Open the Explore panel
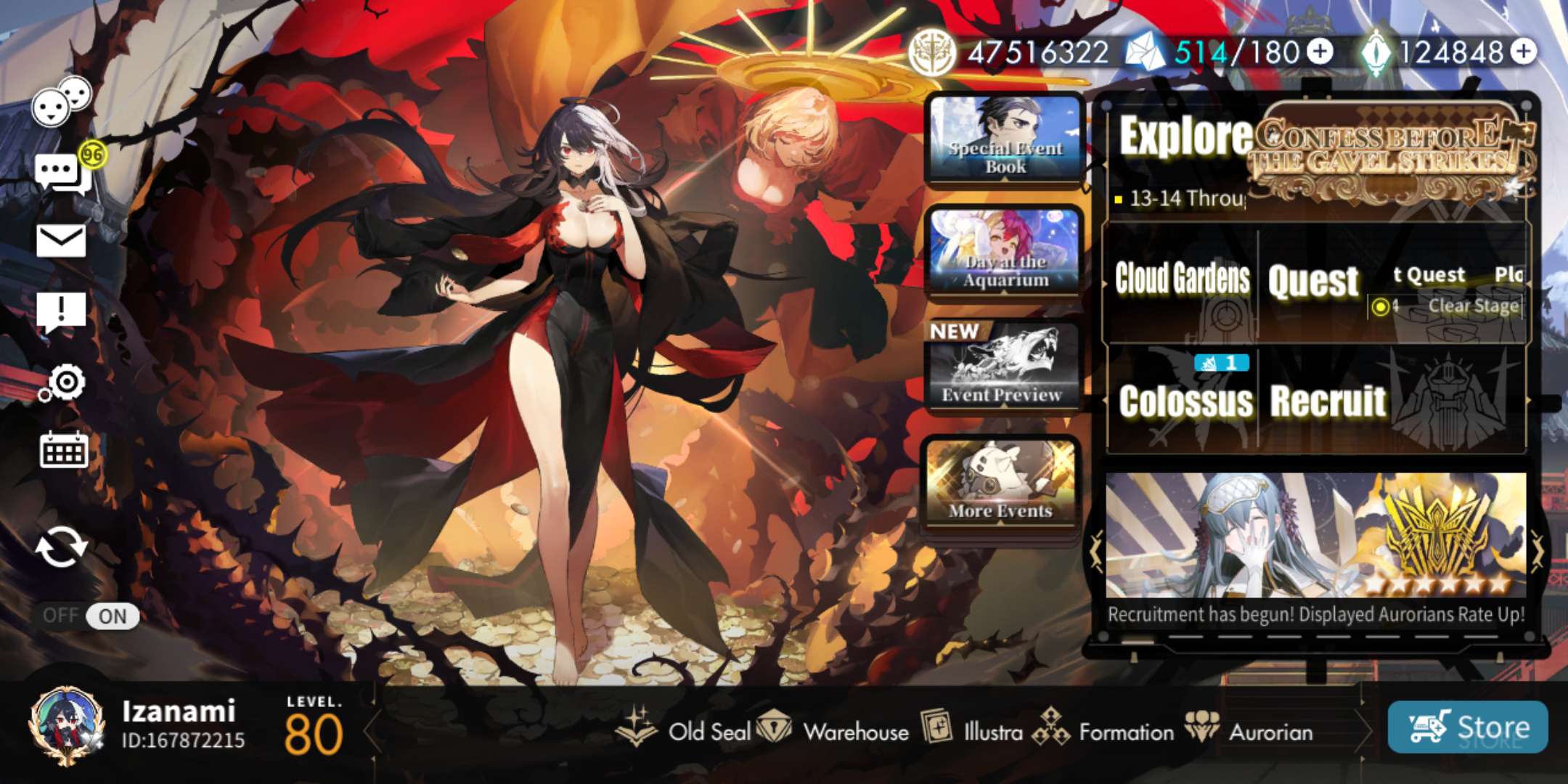 (x=1185, y=136)
